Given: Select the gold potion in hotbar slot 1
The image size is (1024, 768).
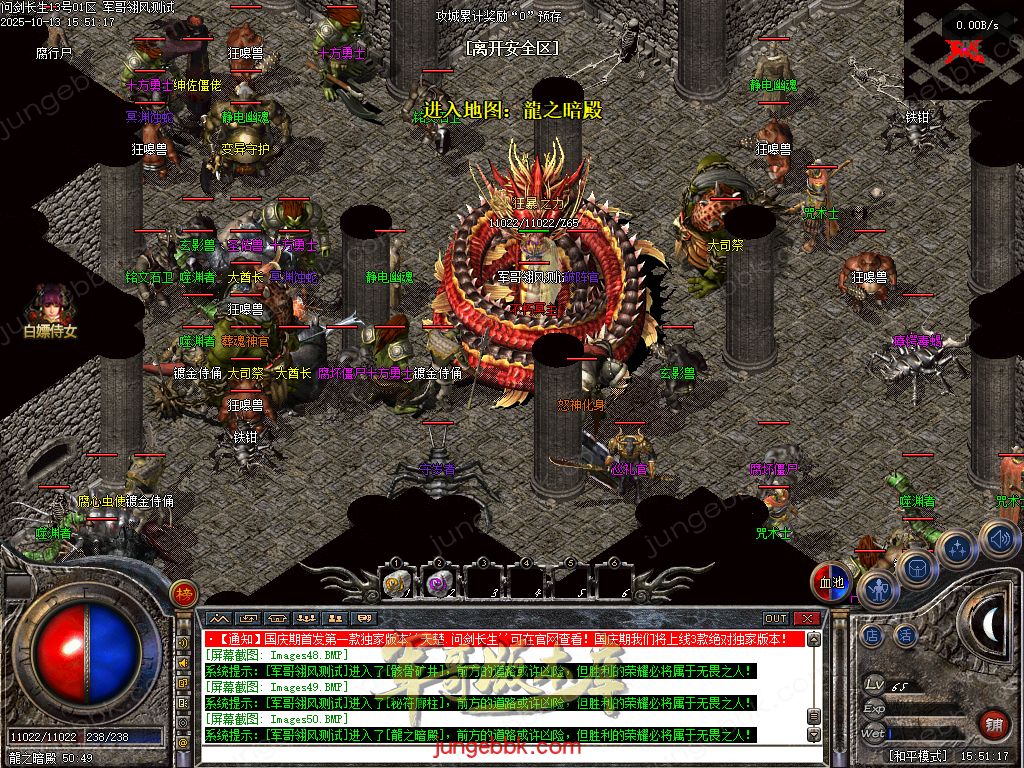Looking at the screenshot, I should coord(394,582).
